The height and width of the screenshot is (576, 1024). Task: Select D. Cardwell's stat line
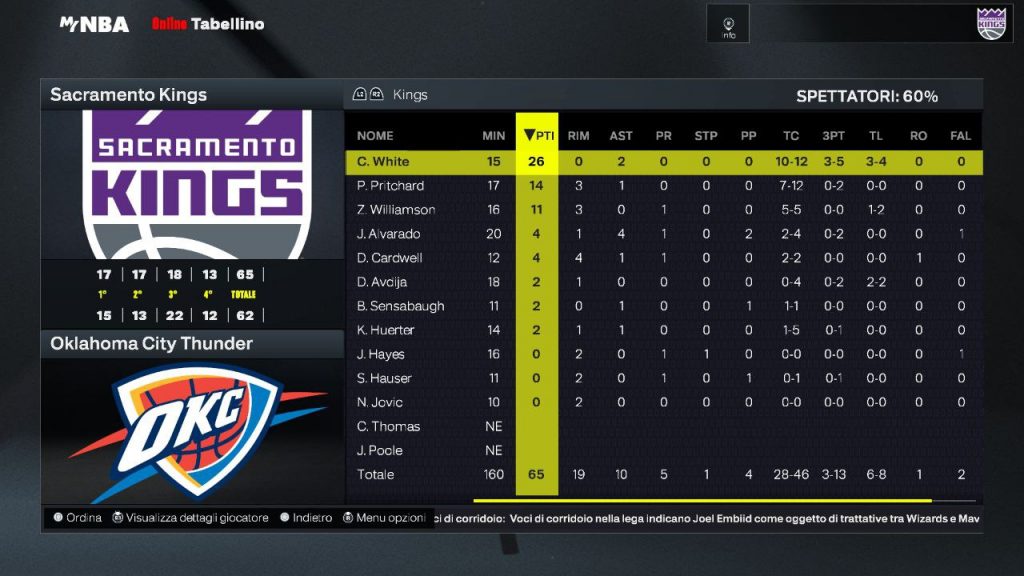click(x=389, y=258)
